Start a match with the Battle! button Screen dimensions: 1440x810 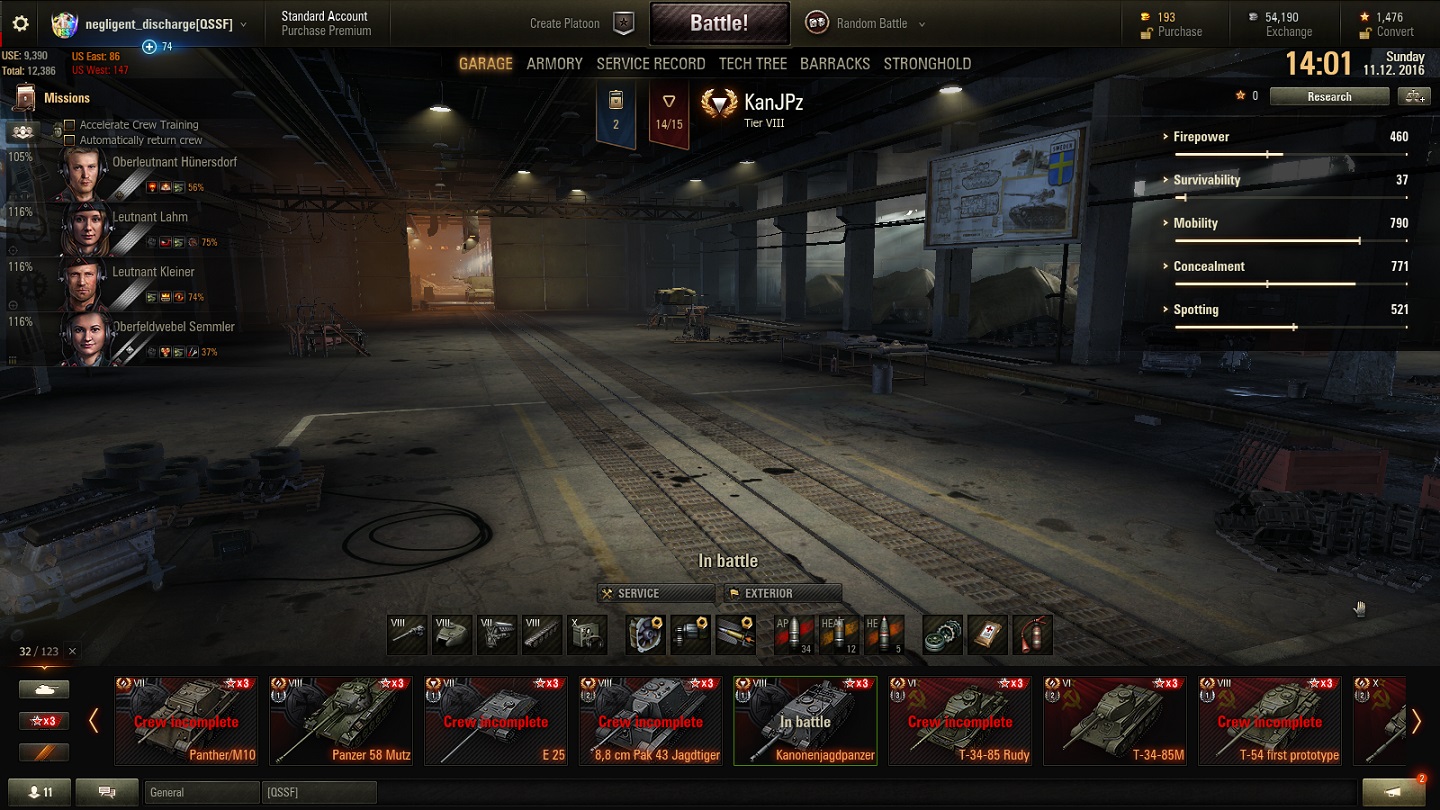point(719,23)
